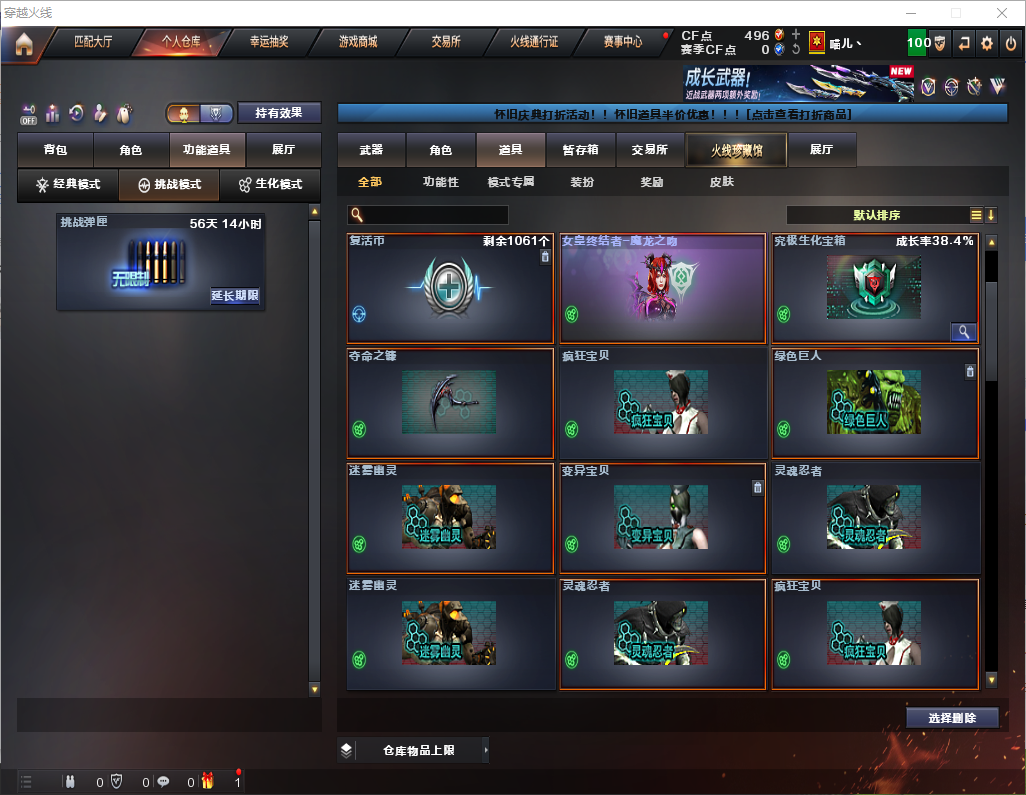This screenshot has width=1026, height=795.
Task: Click 延长期限 on the 挑战弹匣 item
Action: (235, 296)
